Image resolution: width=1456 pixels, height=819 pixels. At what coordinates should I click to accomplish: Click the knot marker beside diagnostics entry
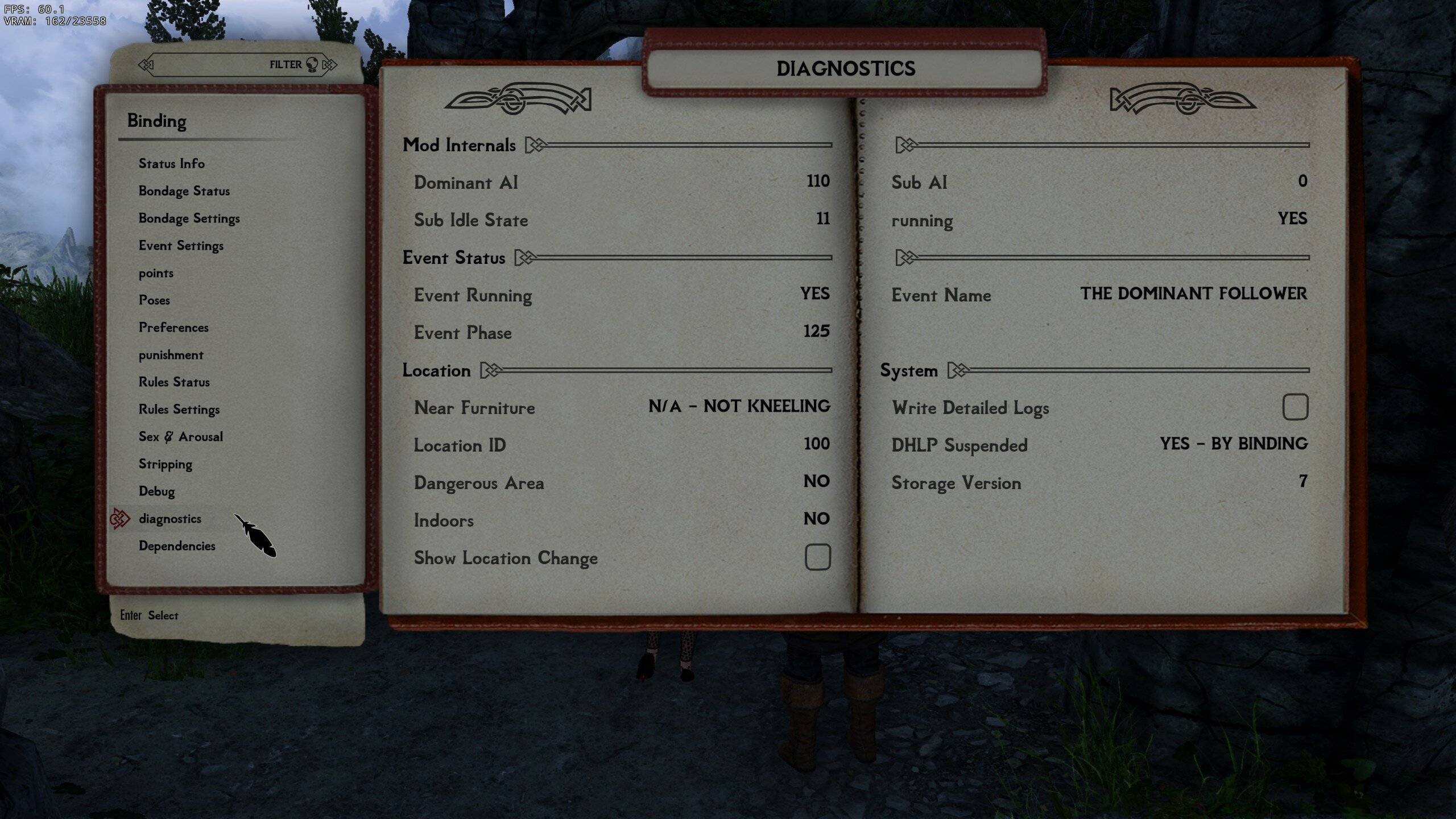tap(121, 518)
